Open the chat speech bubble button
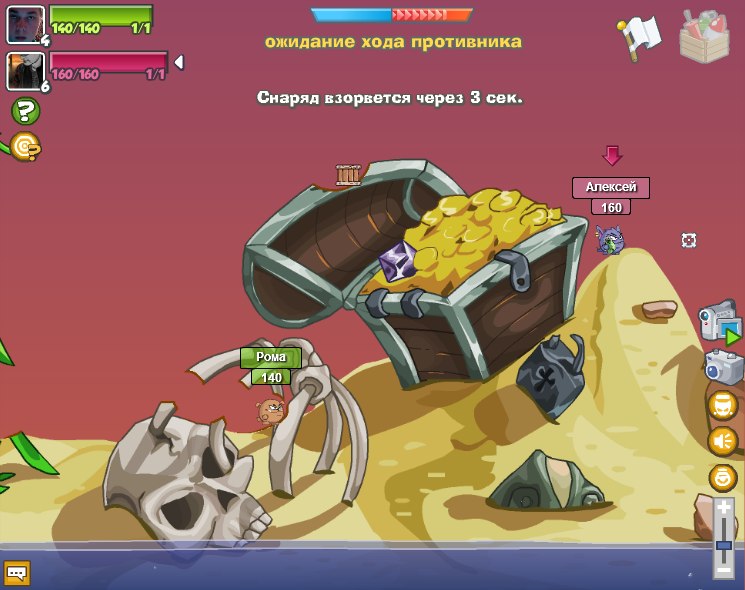The width and height of the screenshot is (745, 590). 17,573
